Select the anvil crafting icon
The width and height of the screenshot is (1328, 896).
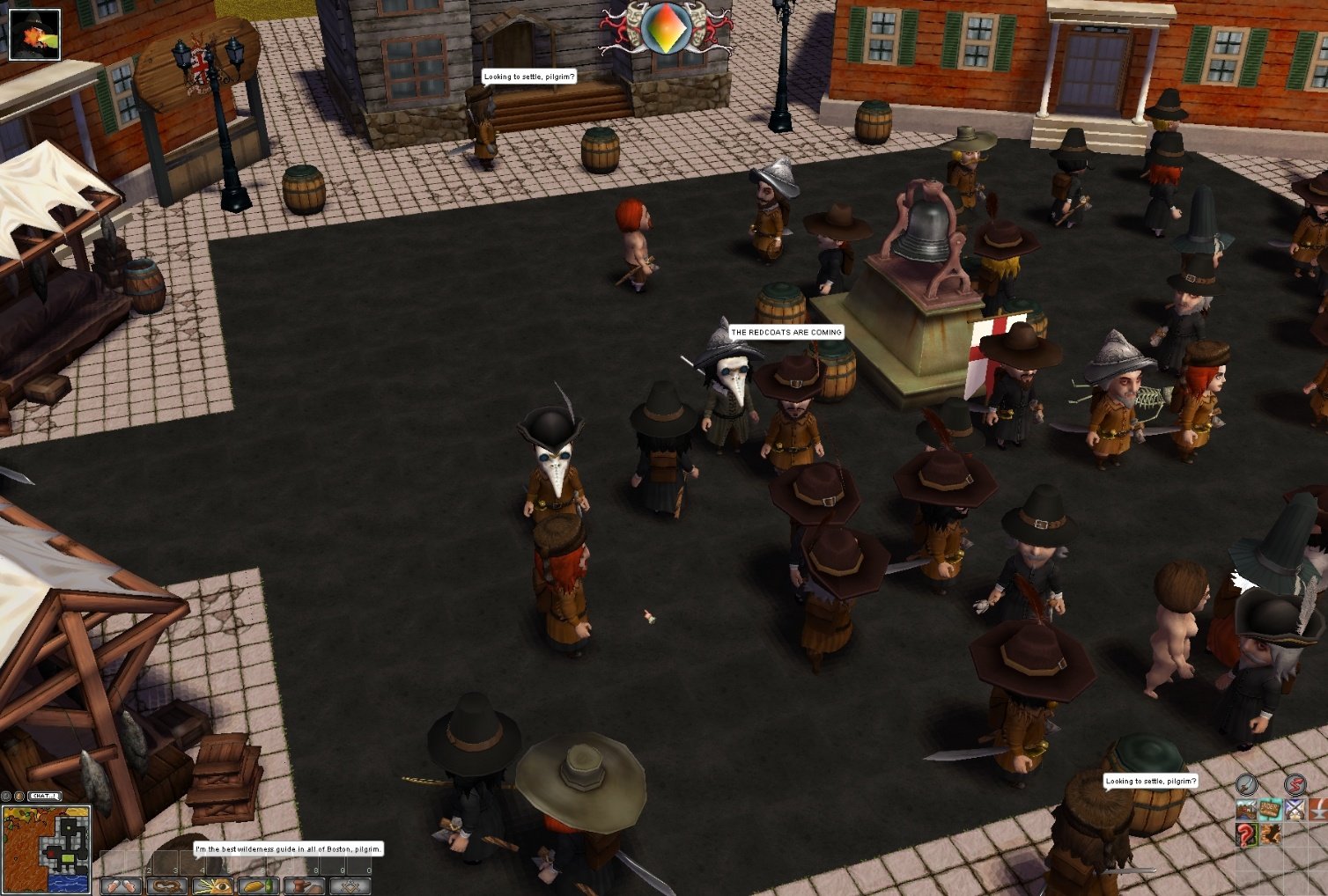tap(1320, 809)
